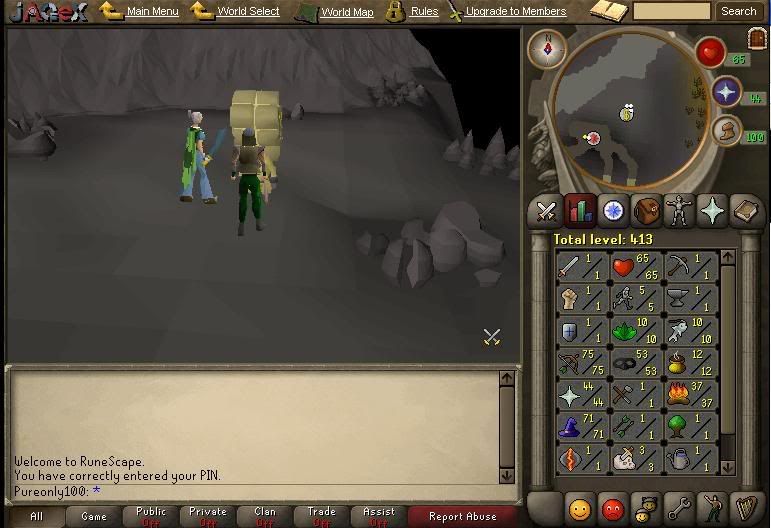Switch to the combat styles tab
This screenshot has width=771, height=528.
pyautogui.click(x=546, y=210)
